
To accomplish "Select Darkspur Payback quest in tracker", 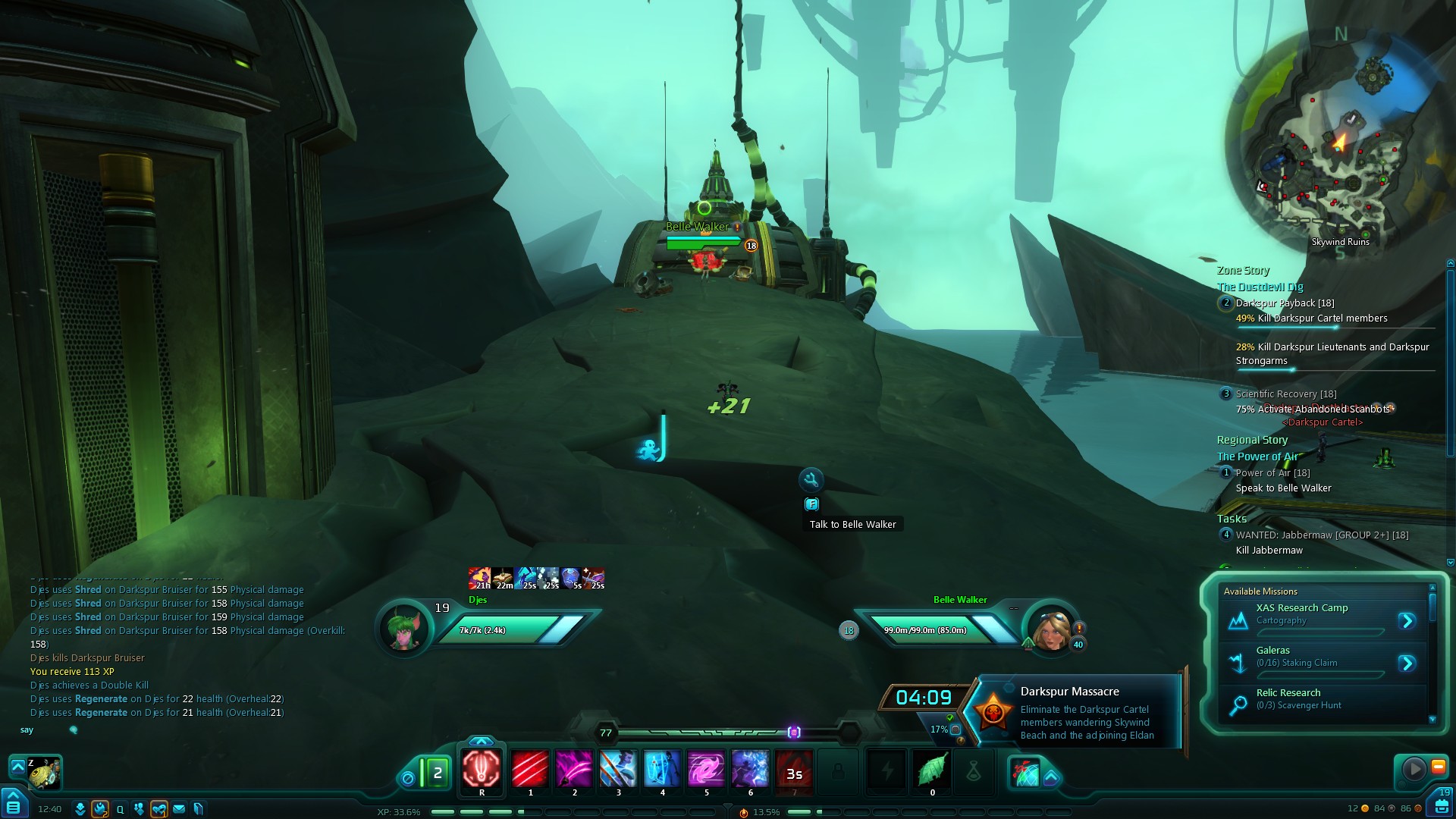I will coord(1285,303).
